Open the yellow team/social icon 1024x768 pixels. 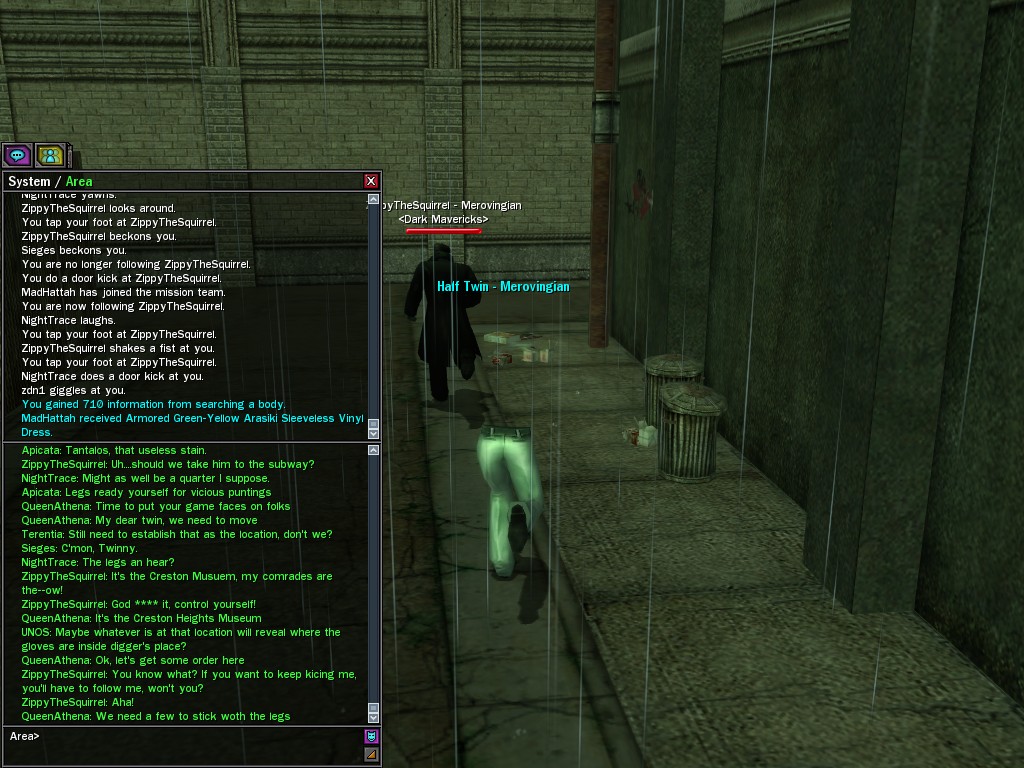pyautogui.click(x=50, y=155)
